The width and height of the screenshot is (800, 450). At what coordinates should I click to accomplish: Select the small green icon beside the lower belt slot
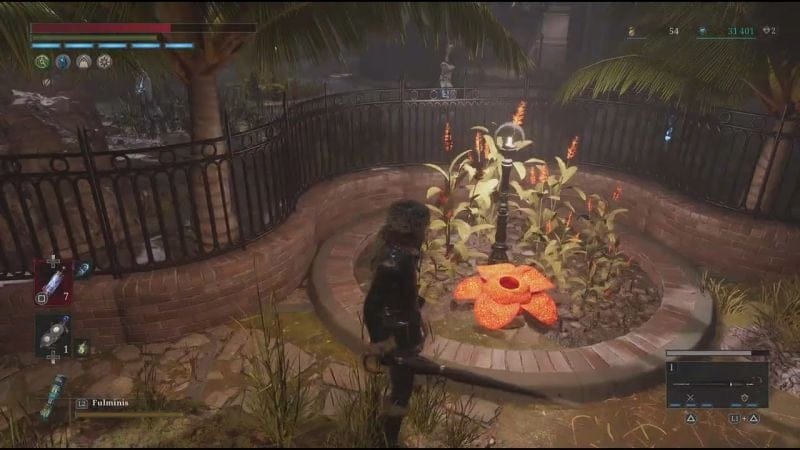point(82,347)
